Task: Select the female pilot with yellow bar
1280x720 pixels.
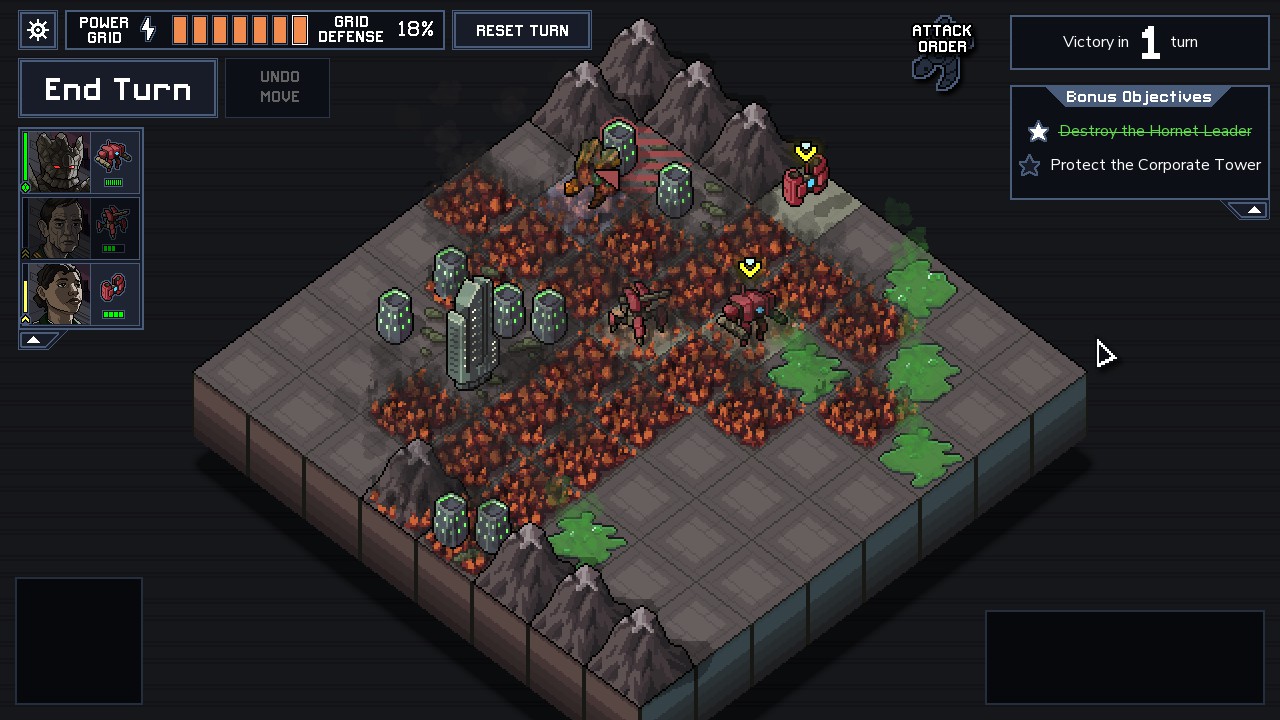Action: (59, 294)
